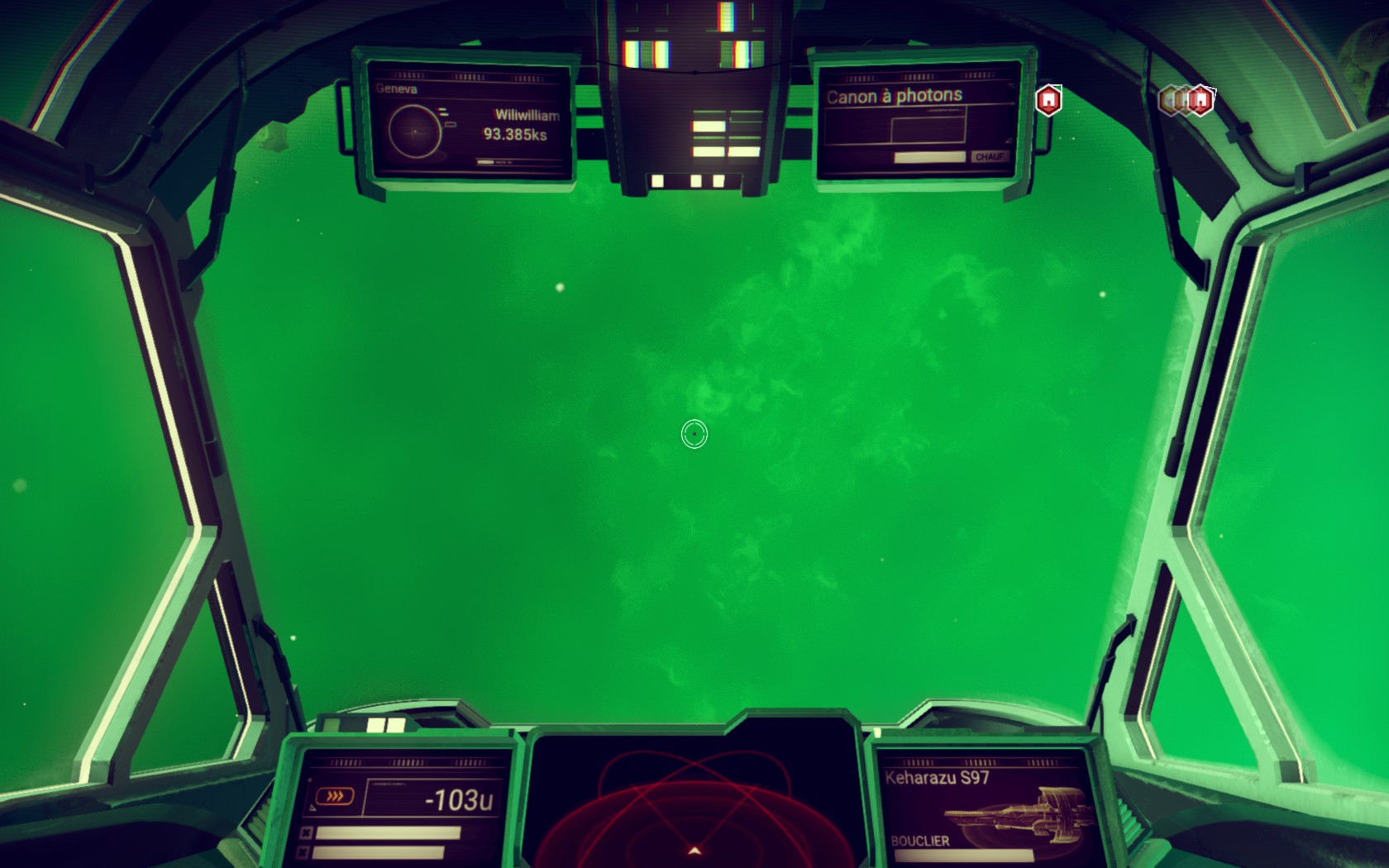Select the lone red hexagon base marker
This screenshot has width=1389, height=868.
(x=1048, y=100)
